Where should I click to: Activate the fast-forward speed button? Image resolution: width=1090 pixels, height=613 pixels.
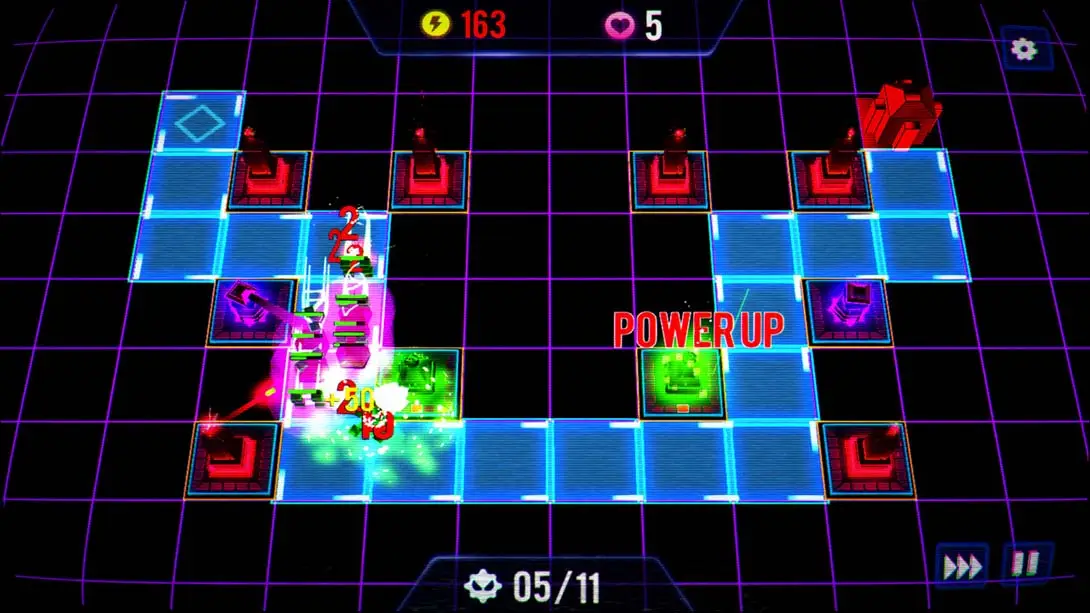pyautogui.click(x=963, y=567)
